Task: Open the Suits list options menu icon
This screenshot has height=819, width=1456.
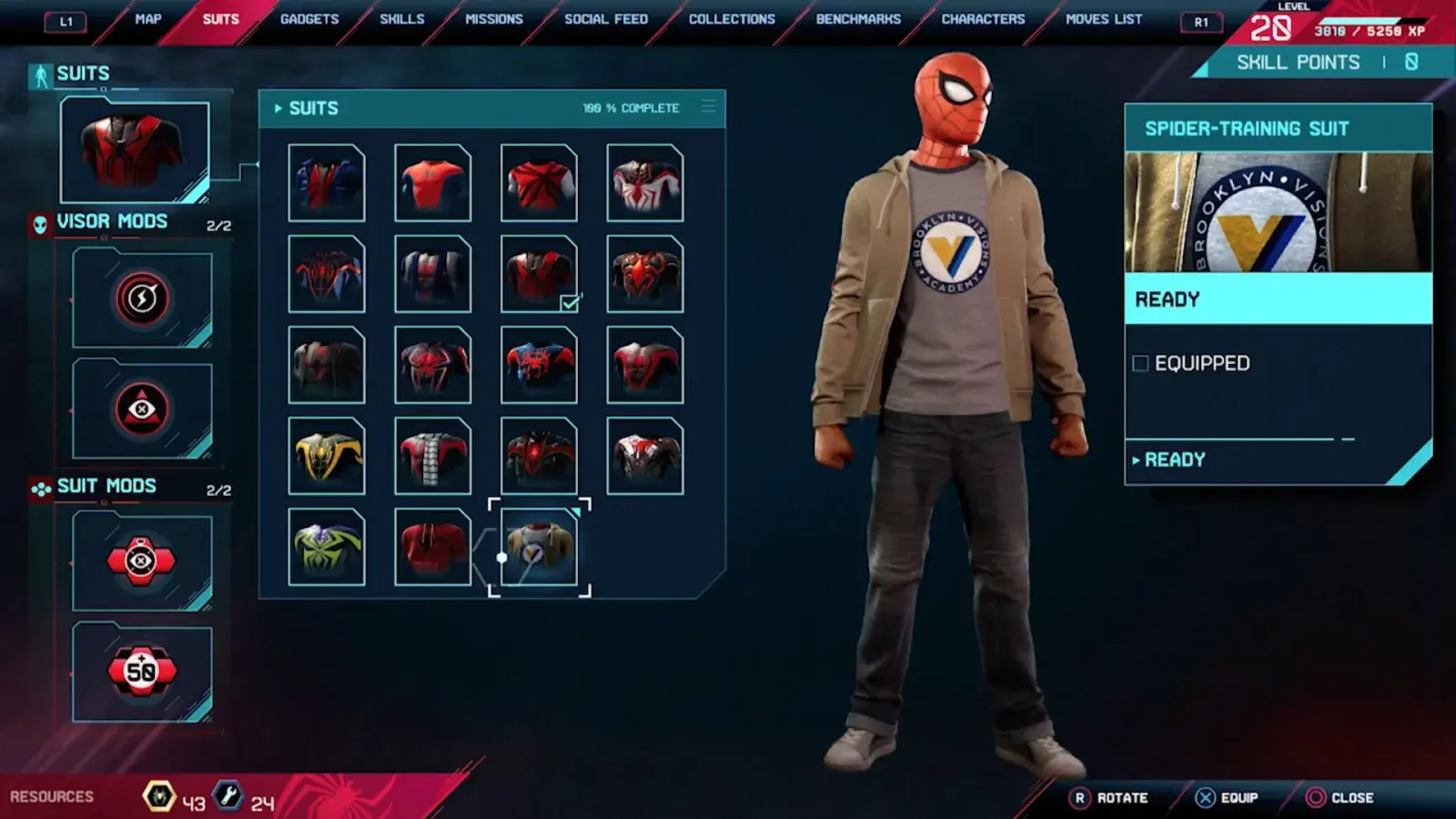Action: pyautogui.click(x=708, y=107)
